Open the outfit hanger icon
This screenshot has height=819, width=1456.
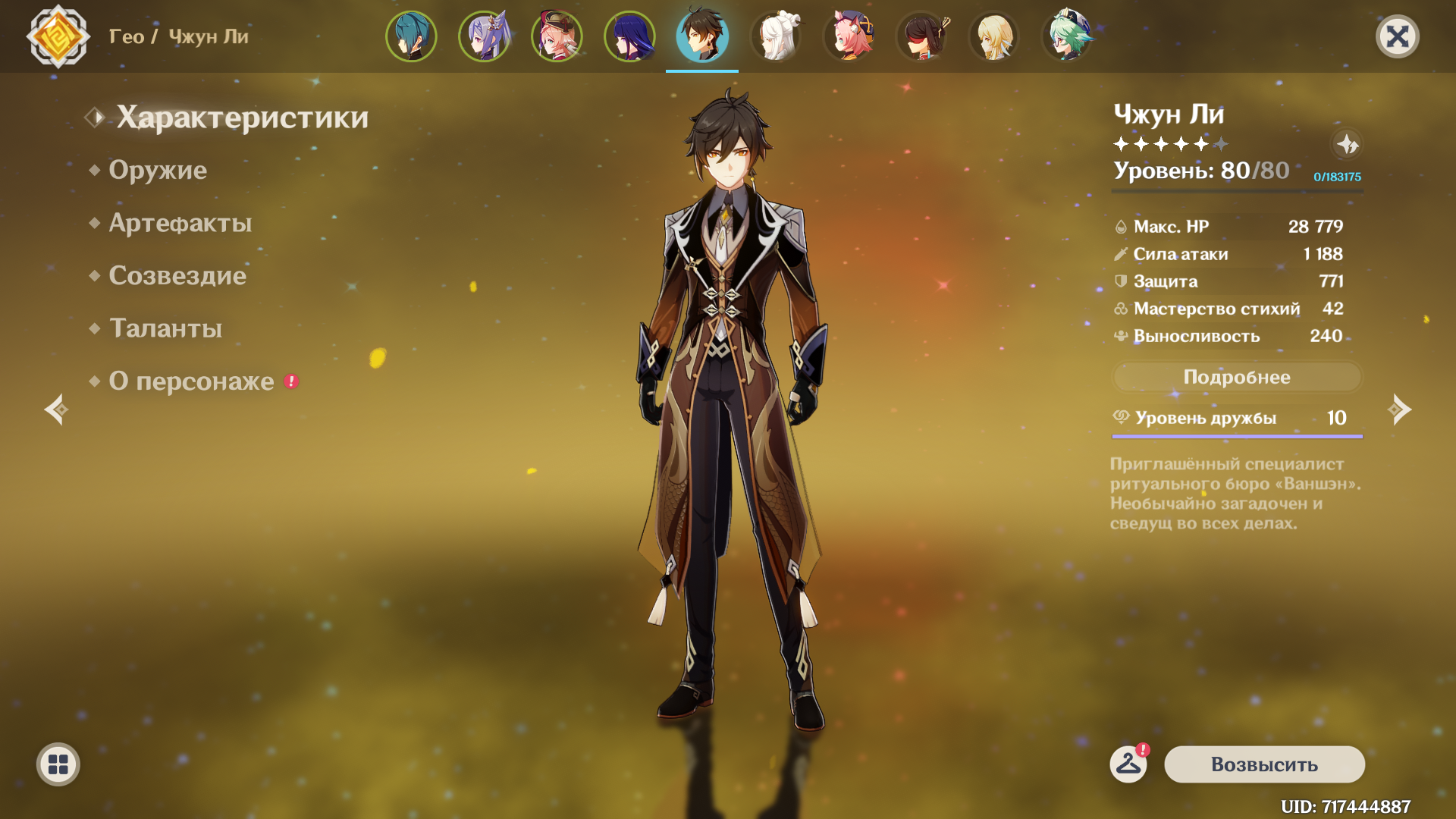click(x=1128, y=763)
